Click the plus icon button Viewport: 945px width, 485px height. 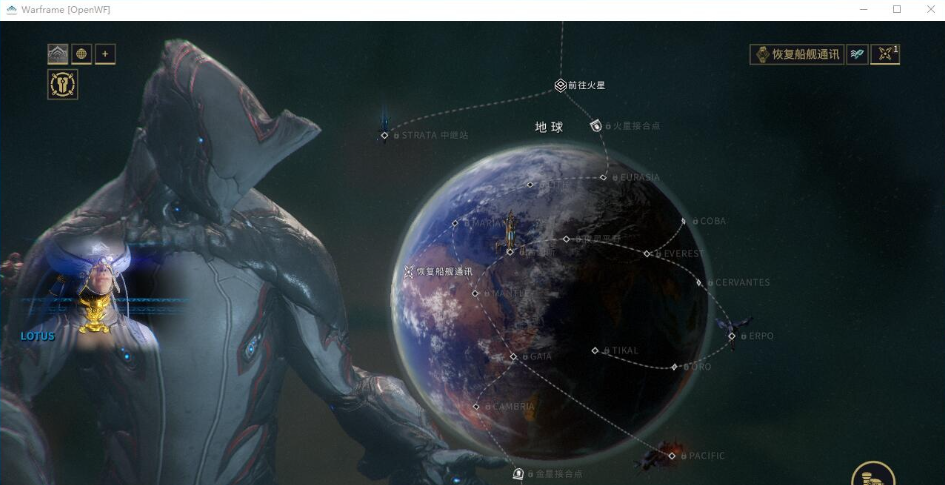105,54
